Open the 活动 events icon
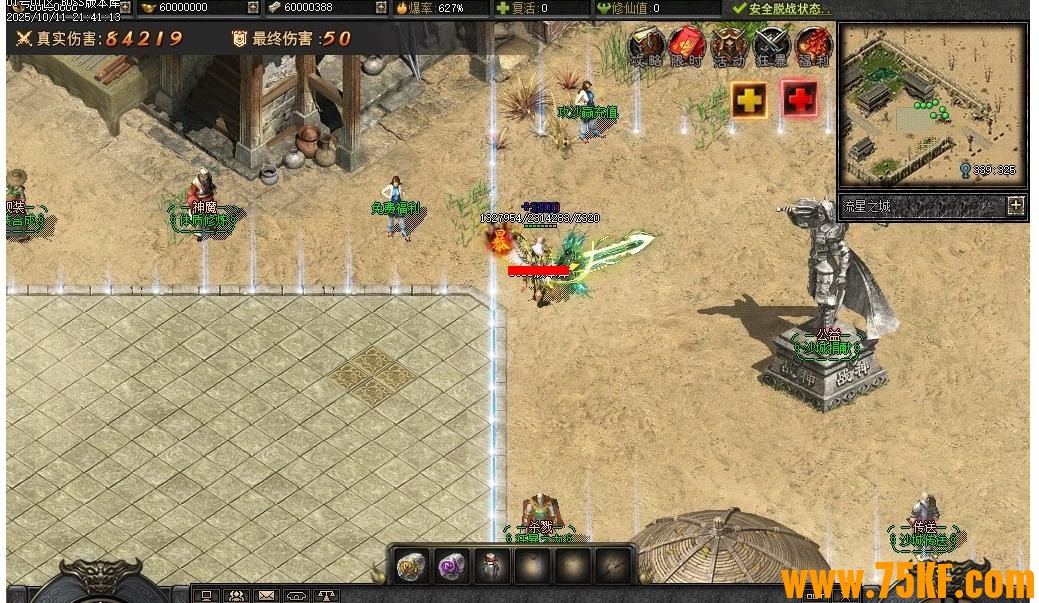1039x603 pixels. (x=729, y=45)
